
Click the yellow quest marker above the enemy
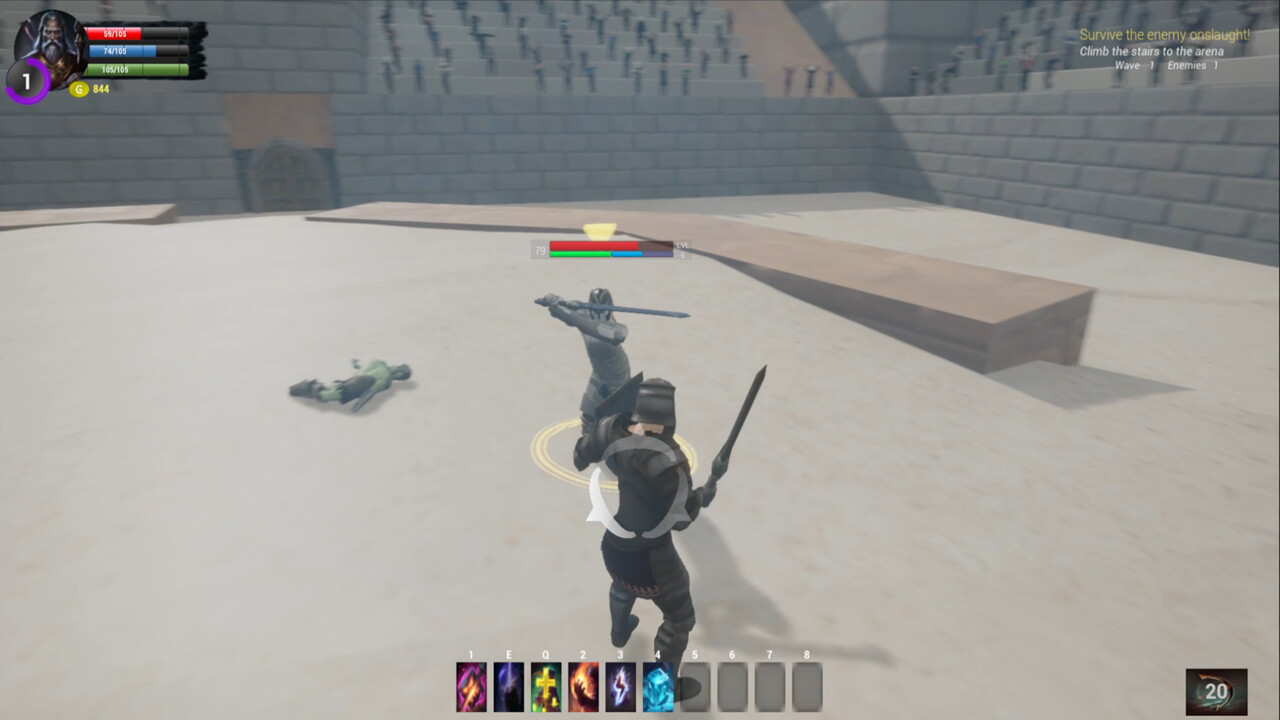600,230
